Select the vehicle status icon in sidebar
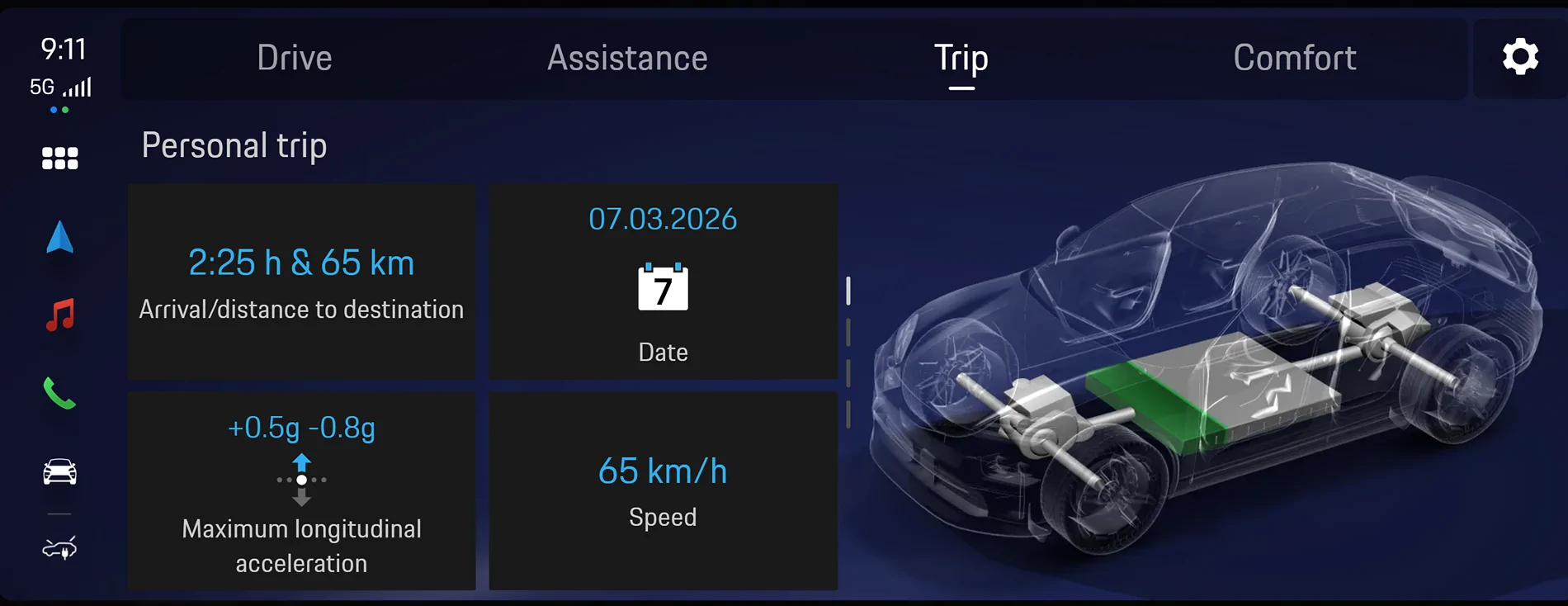1568x606 pixels. point(59,472)
